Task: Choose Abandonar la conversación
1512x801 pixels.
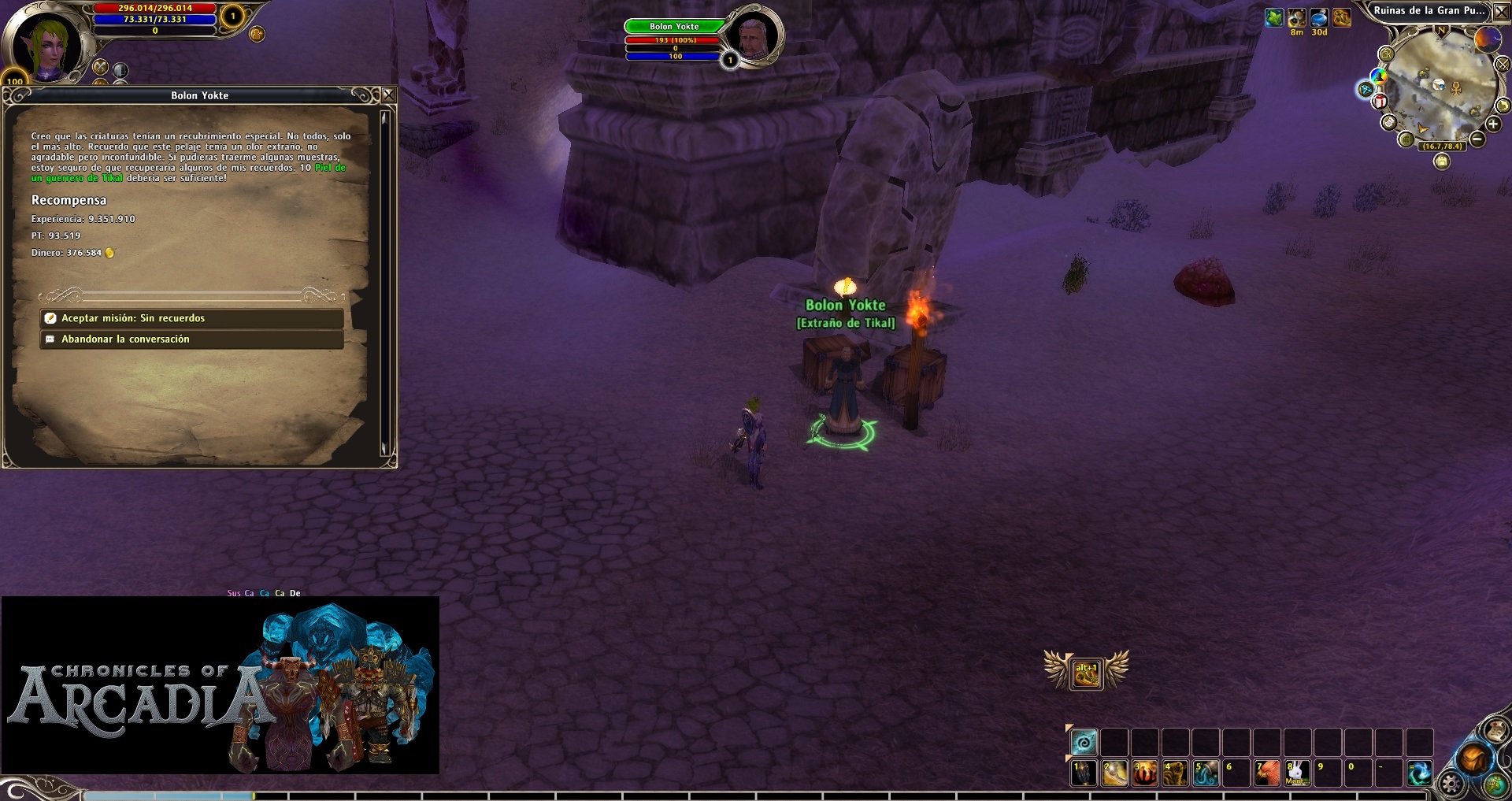Action: click(191, 339)
